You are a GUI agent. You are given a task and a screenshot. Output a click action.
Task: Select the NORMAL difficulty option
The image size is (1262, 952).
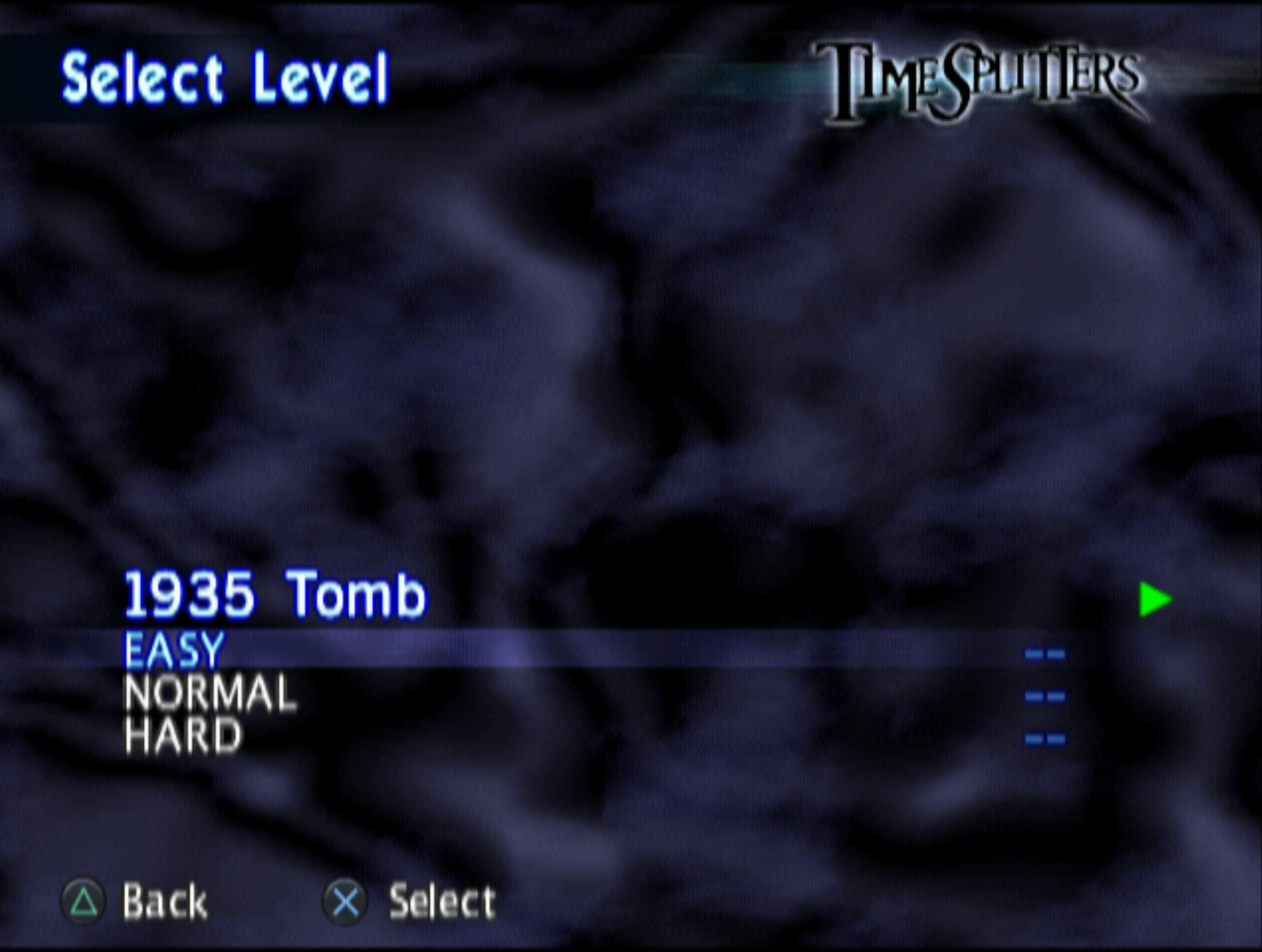(210, 695)
